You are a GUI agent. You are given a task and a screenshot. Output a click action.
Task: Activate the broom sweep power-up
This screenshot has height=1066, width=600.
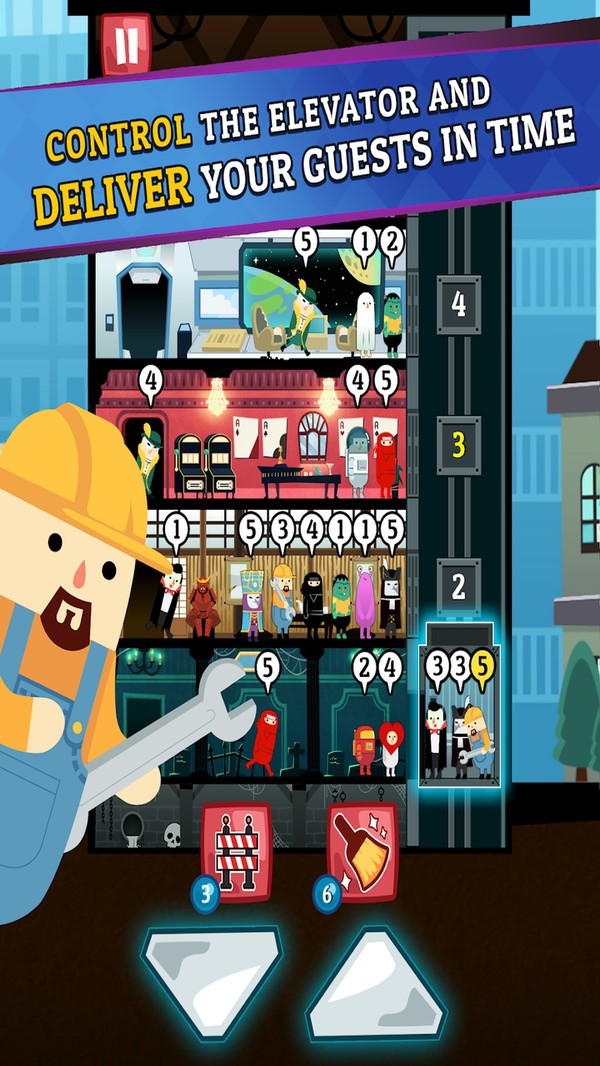[362, 853]
